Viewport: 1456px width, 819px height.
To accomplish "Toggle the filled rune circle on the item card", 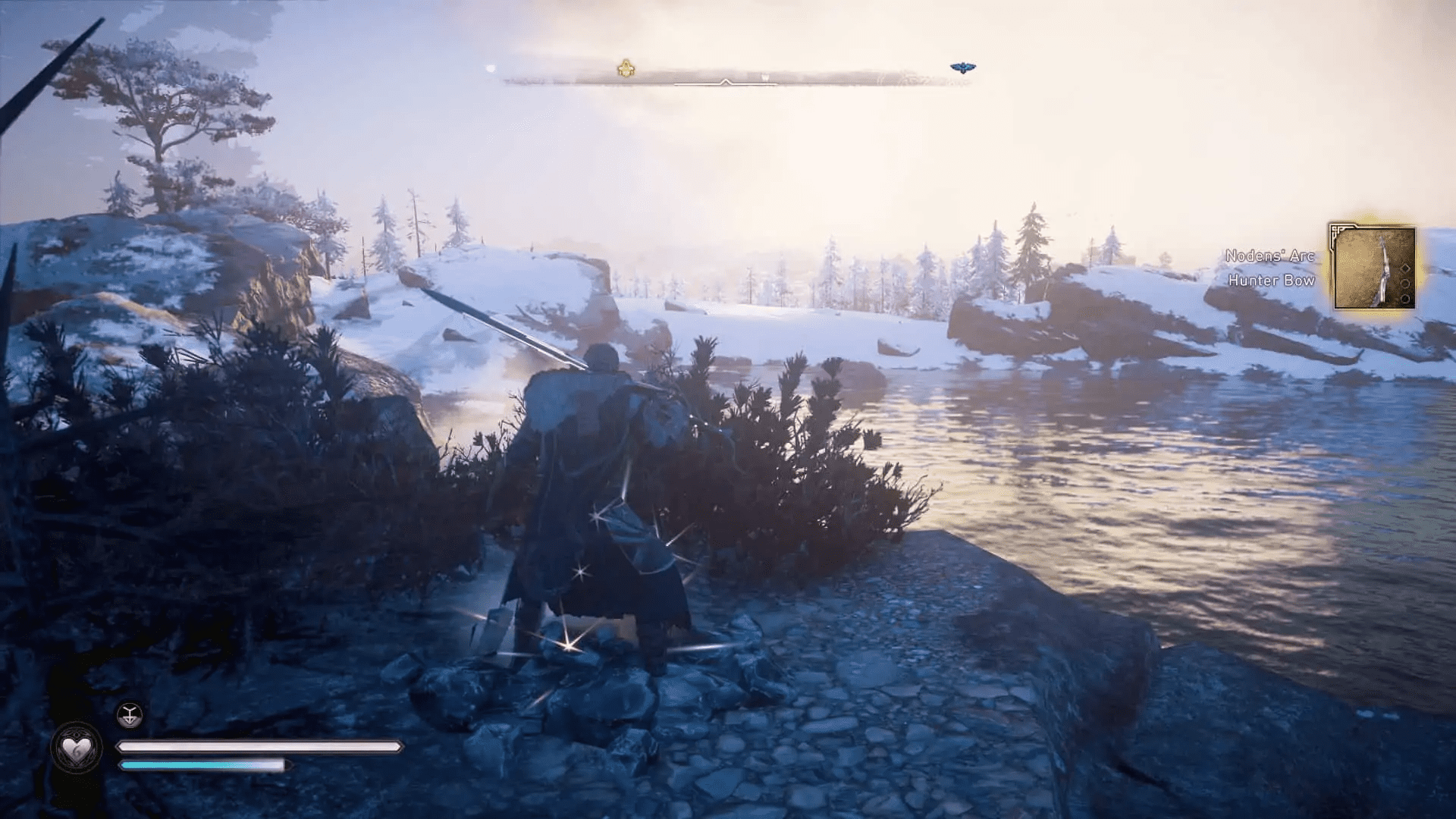I will 1406,300.
